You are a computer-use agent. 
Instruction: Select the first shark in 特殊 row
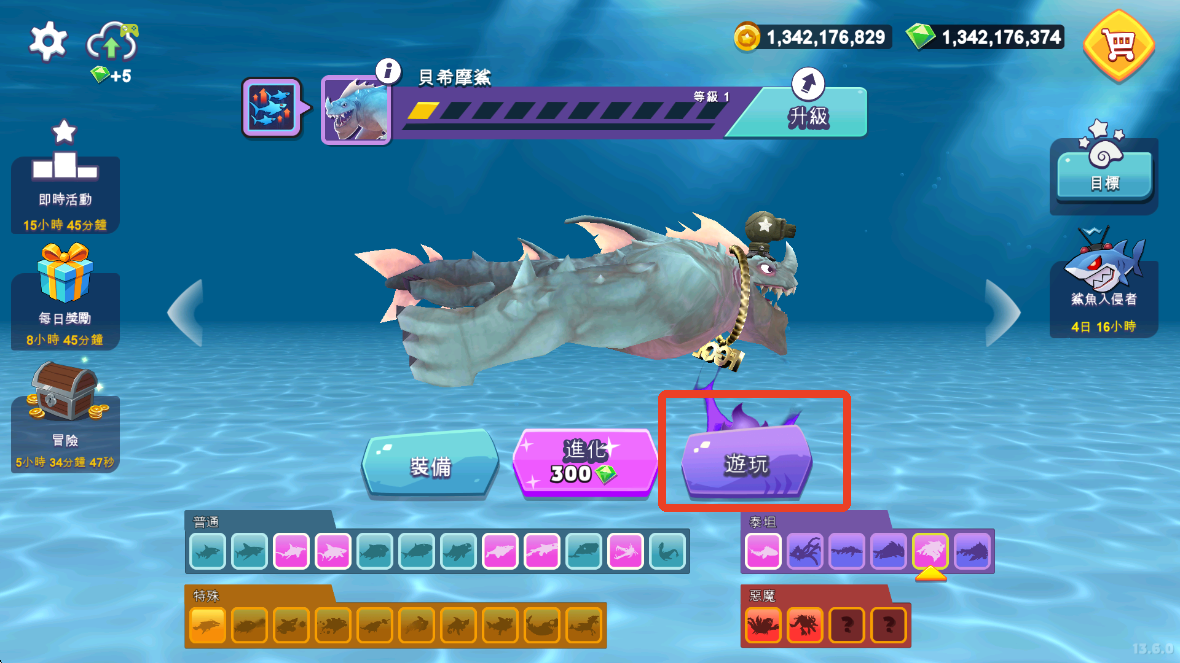point(207,625)
